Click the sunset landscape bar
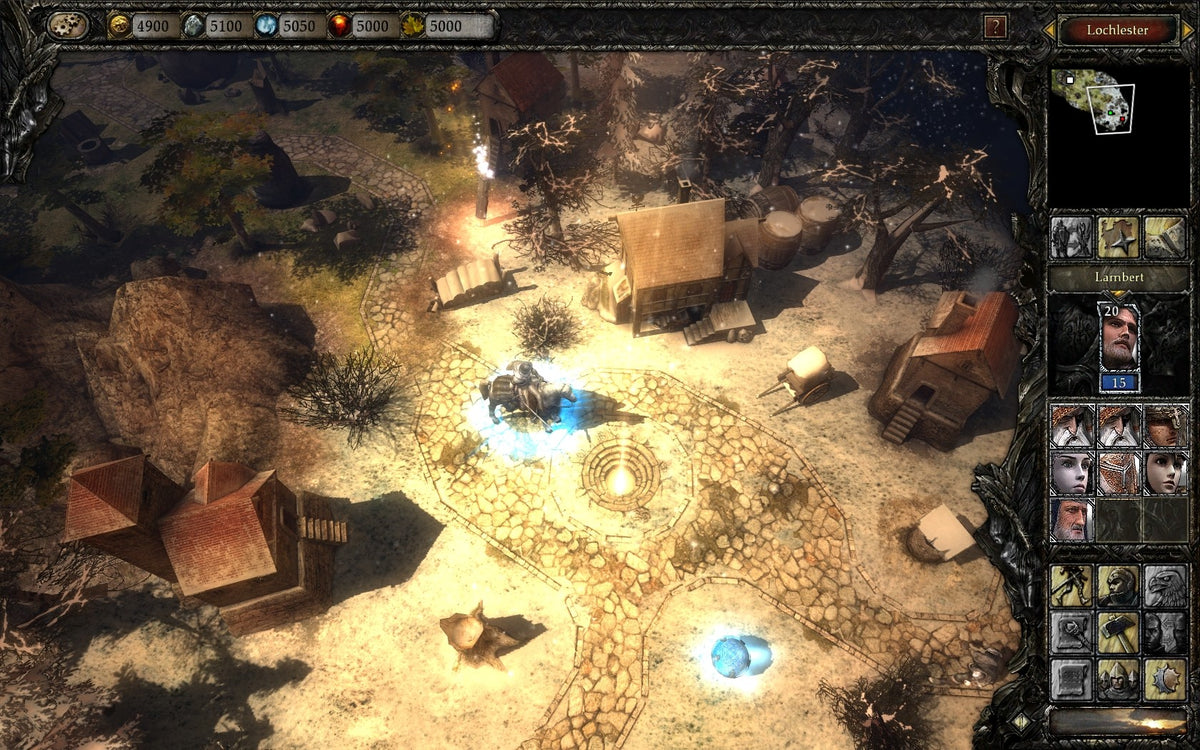Viewport: 1200px width, 750px height. 1117,721
